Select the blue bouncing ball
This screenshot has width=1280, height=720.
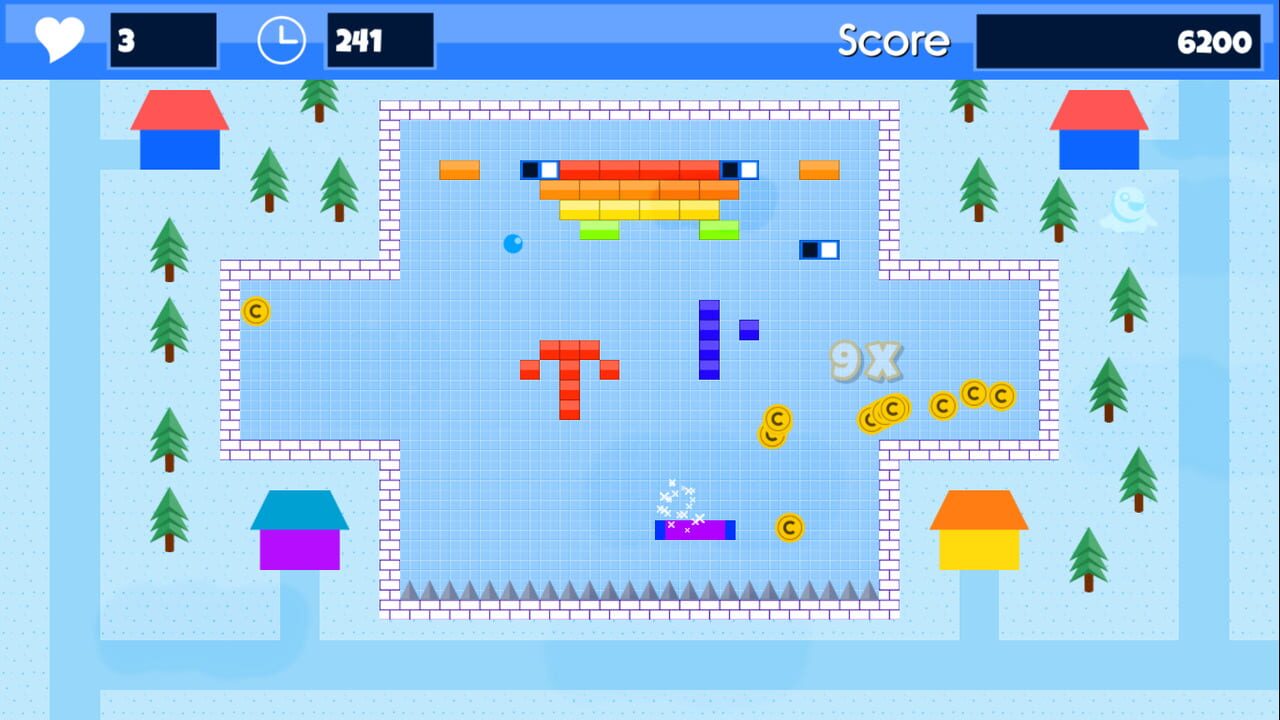coord(513,243)
